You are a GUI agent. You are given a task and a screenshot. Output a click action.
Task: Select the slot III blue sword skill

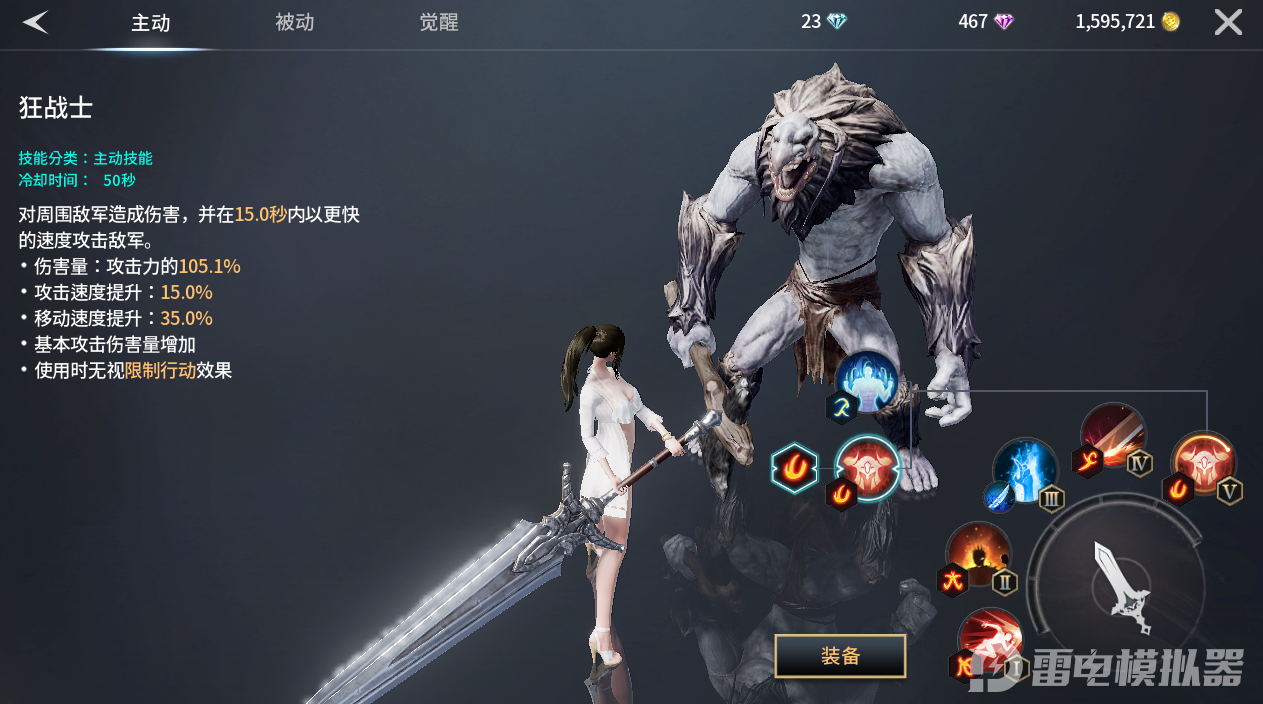tap(1025, 470)
